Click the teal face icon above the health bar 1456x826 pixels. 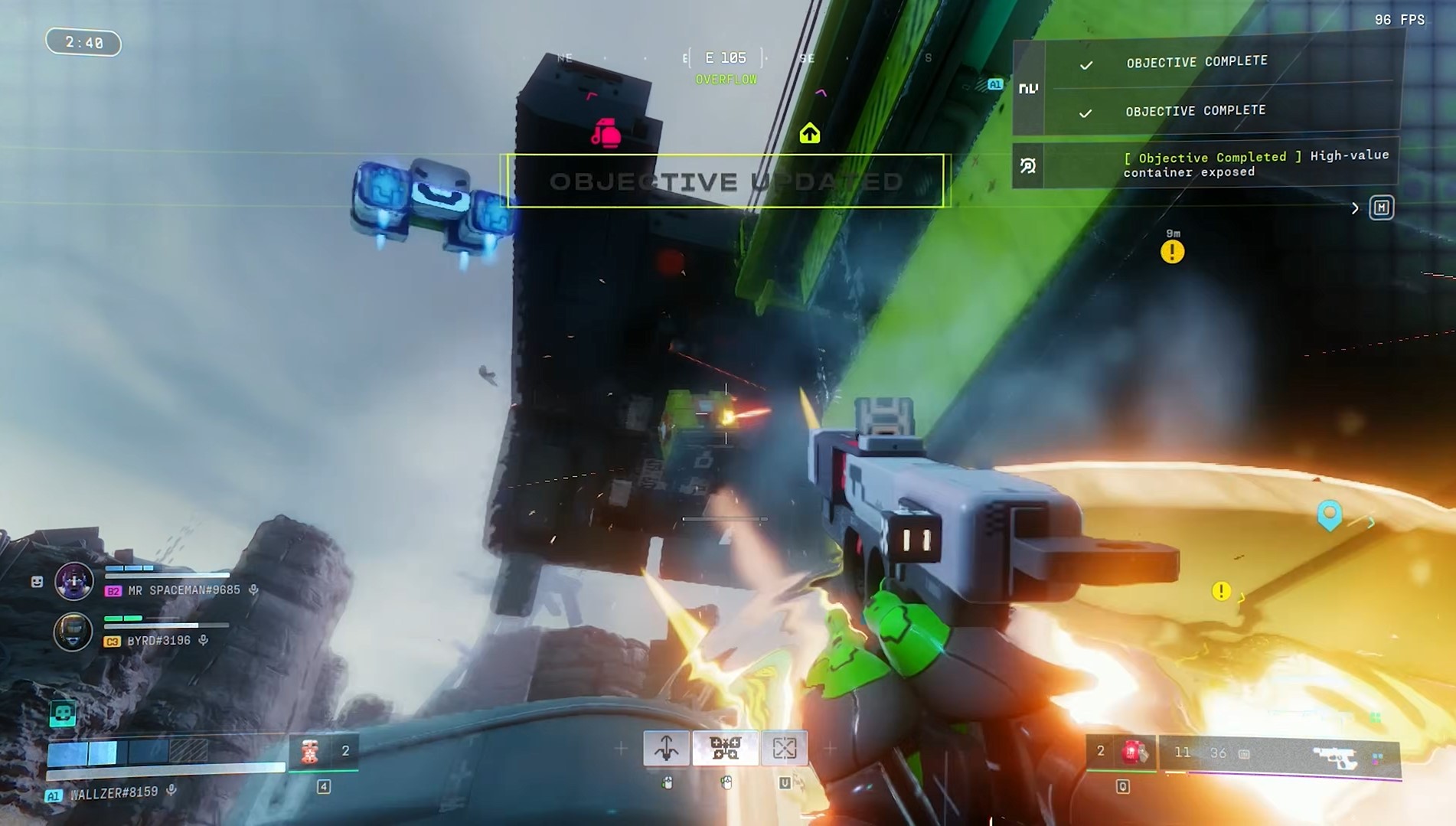pyautogui.click(x=63, y=713)
